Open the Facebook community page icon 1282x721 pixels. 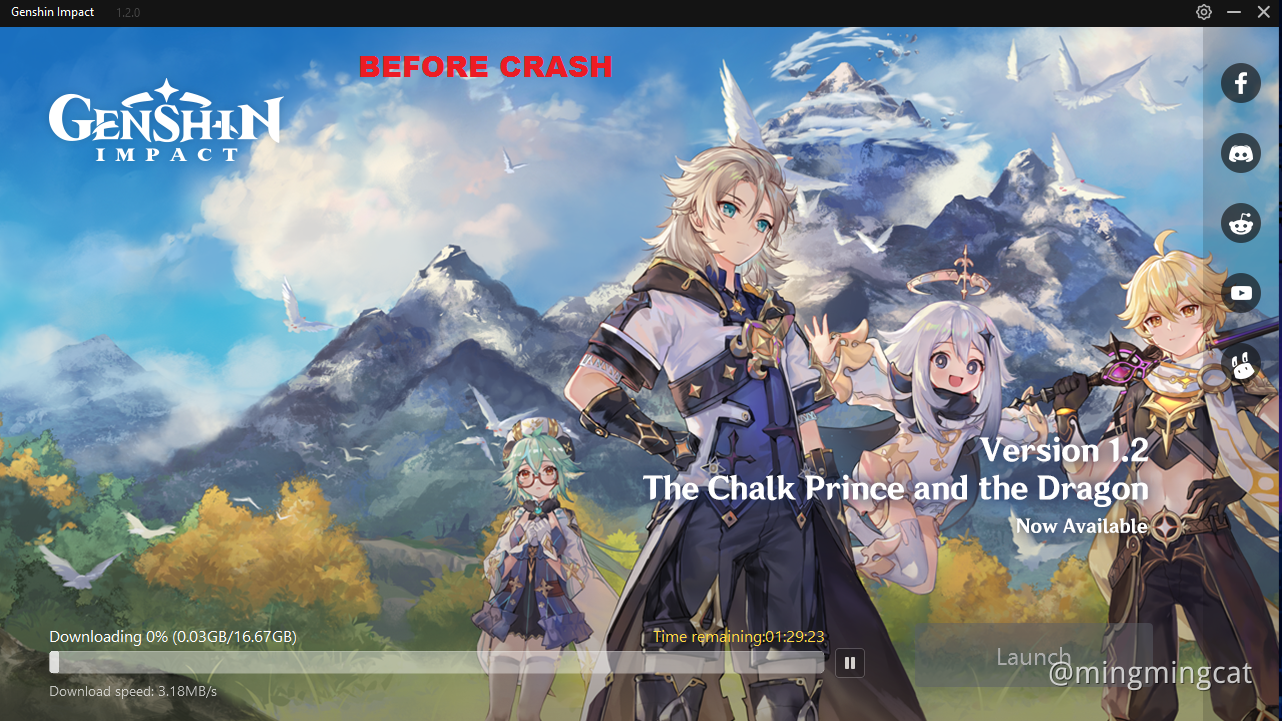click(1240, 83)
